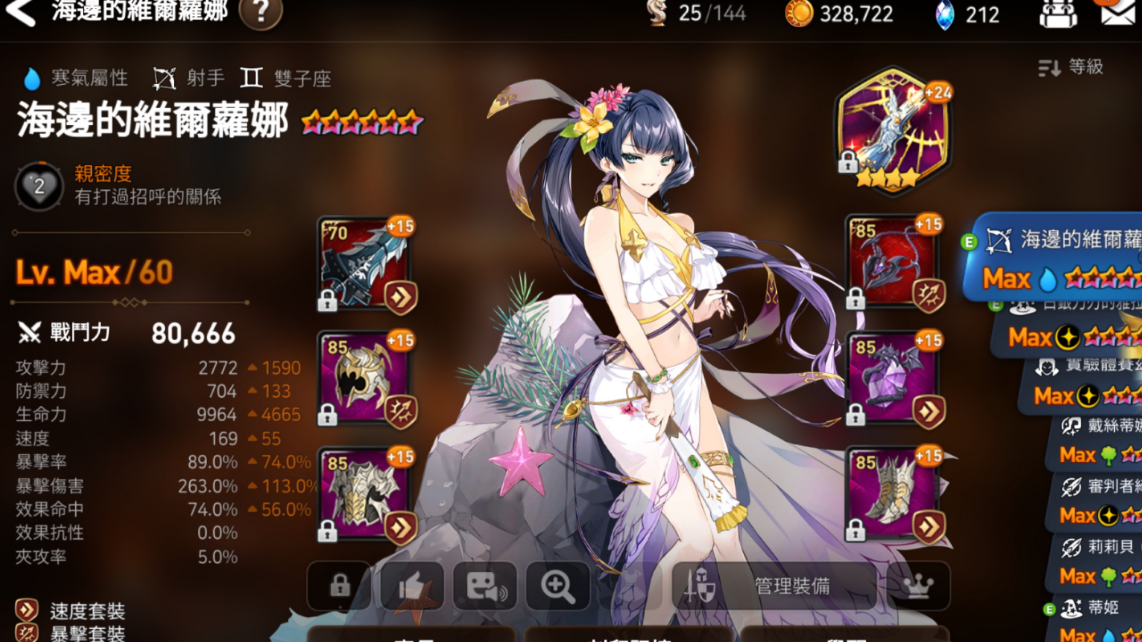Sort the hero list by 等級
Image resolution: width=1142 pixels, height=642 pixels.
[x=1071, y=67]
